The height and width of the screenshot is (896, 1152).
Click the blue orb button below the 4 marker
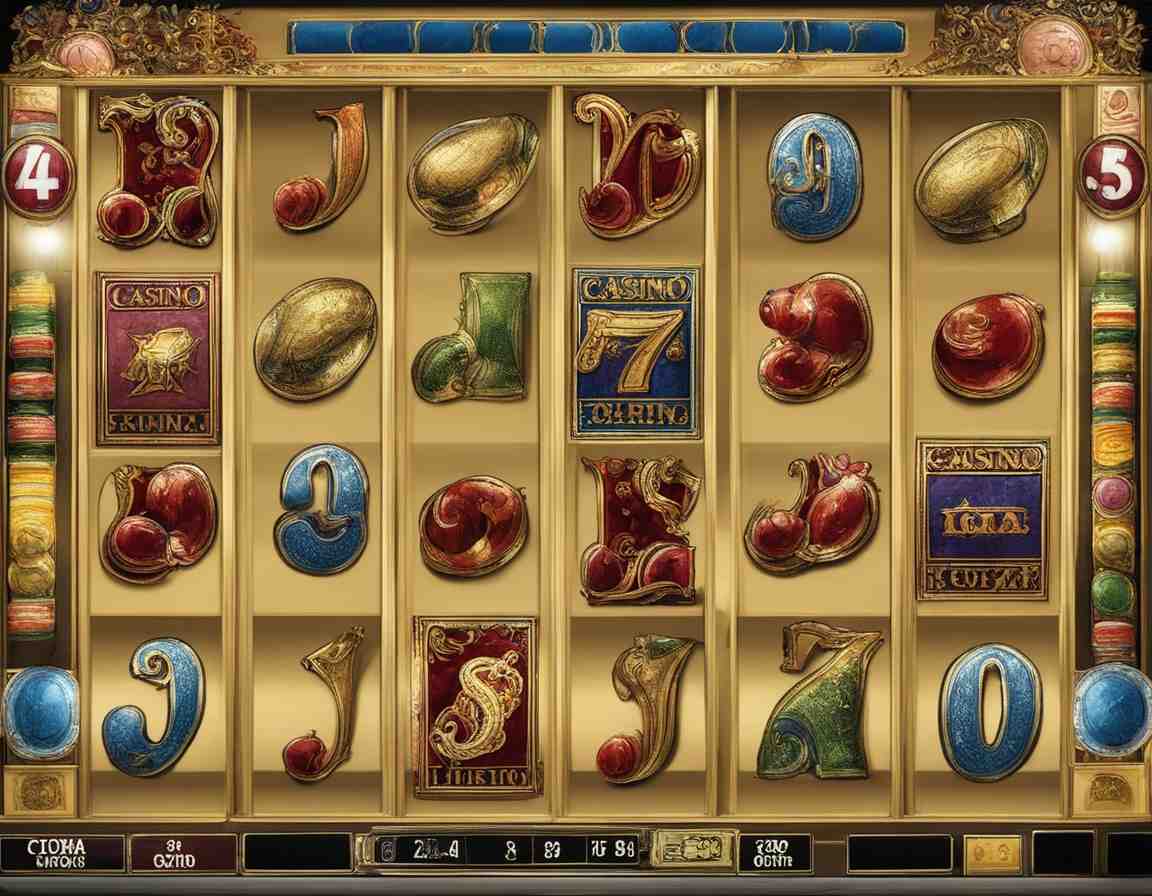click(40, 712)
